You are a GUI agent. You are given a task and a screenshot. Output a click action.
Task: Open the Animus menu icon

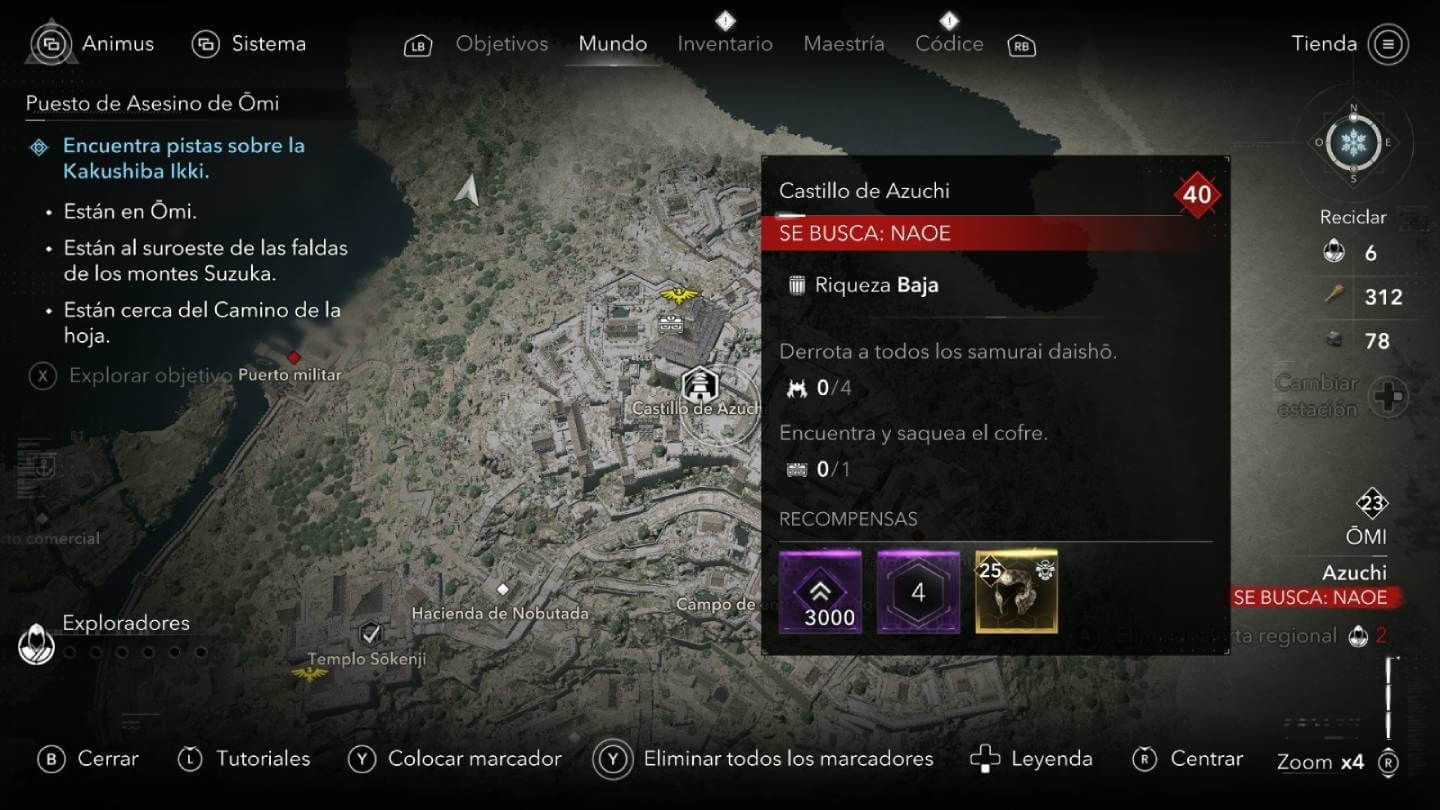coord(51,43)
